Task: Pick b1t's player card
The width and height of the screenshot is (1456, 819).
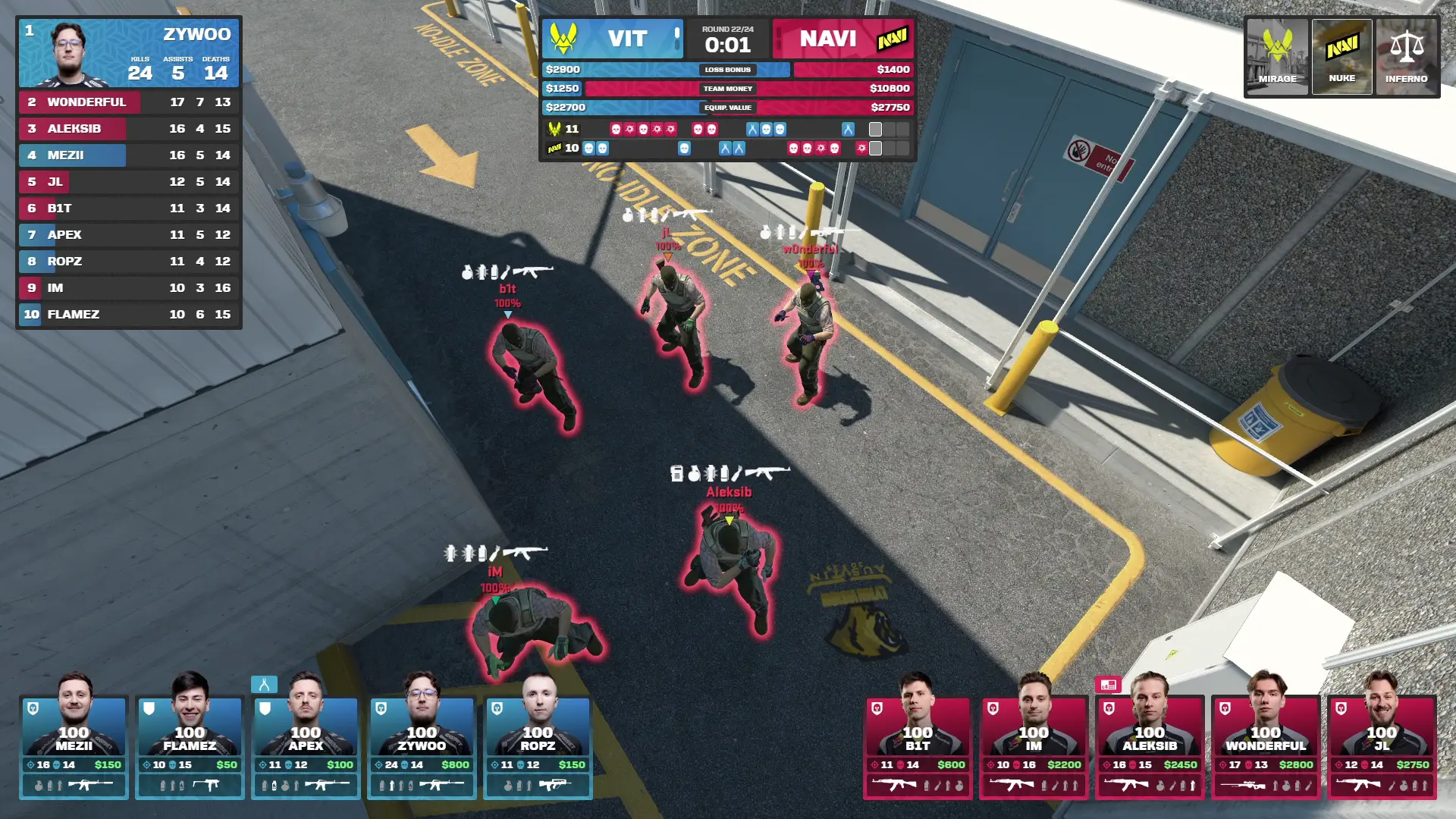Action: 918,747
